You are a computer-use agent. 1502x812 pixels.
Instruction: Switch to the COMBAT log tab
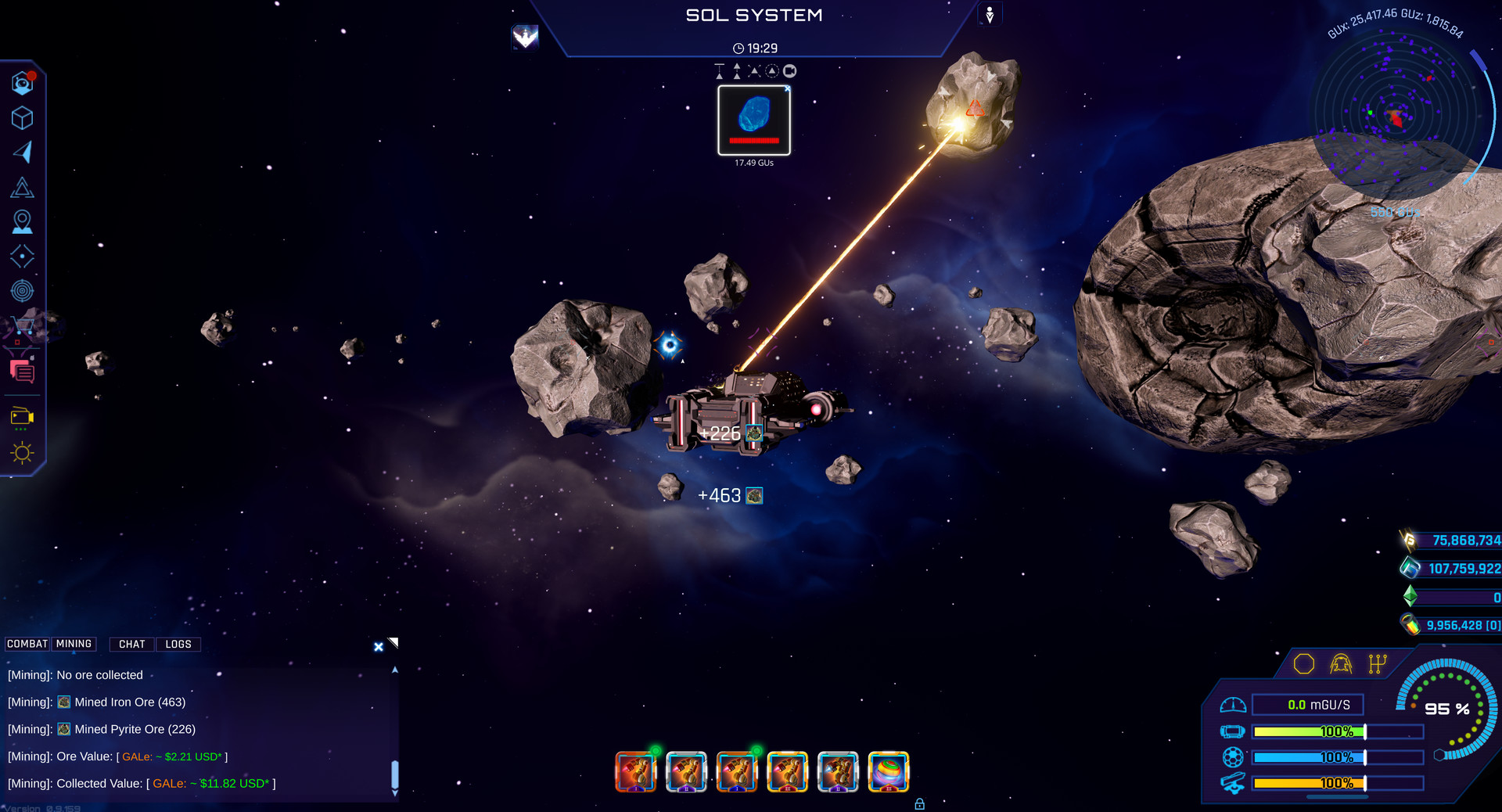point(27,644)
